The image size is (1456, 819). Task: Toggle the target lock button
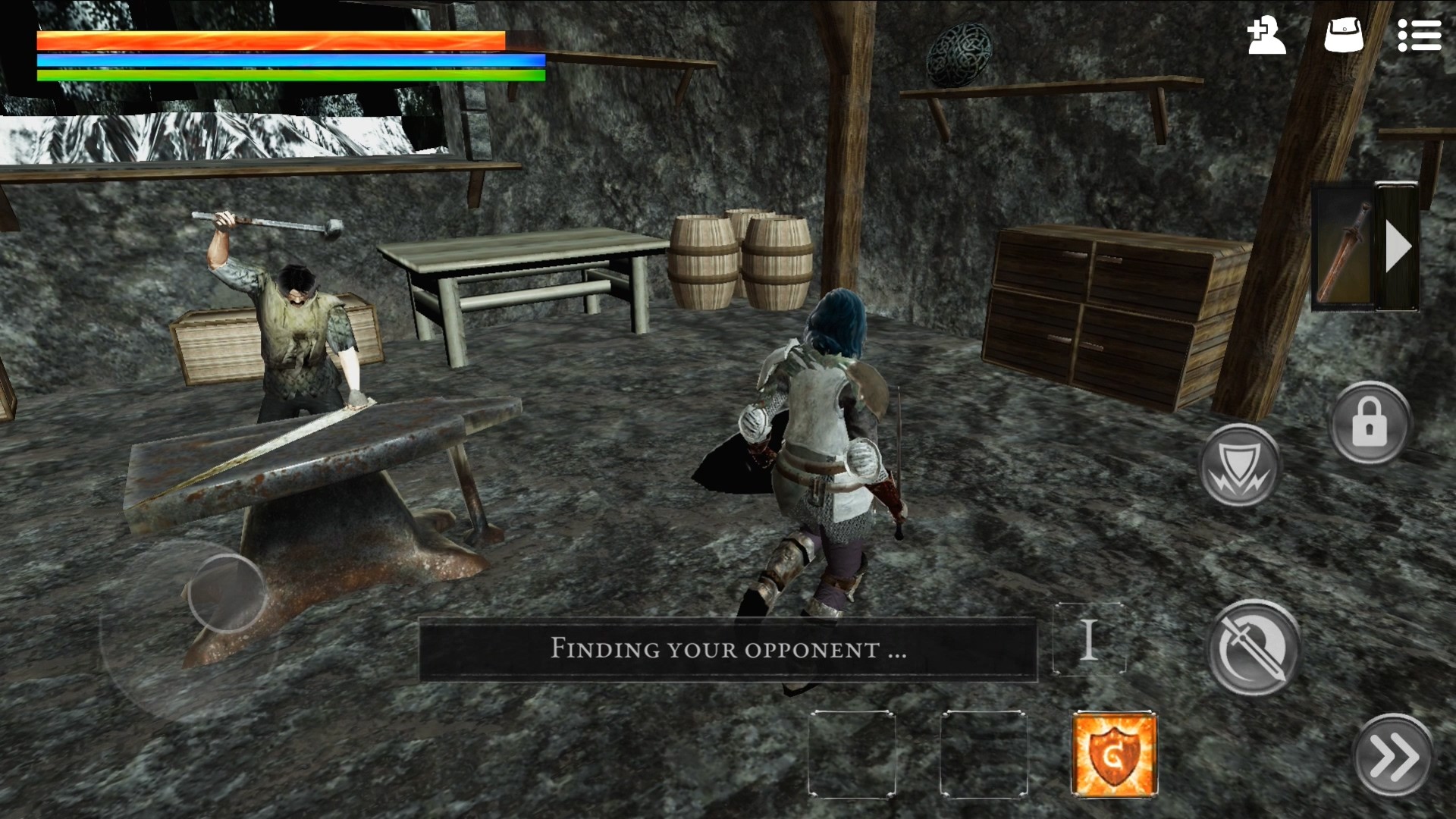click(x=1369, y=424)
